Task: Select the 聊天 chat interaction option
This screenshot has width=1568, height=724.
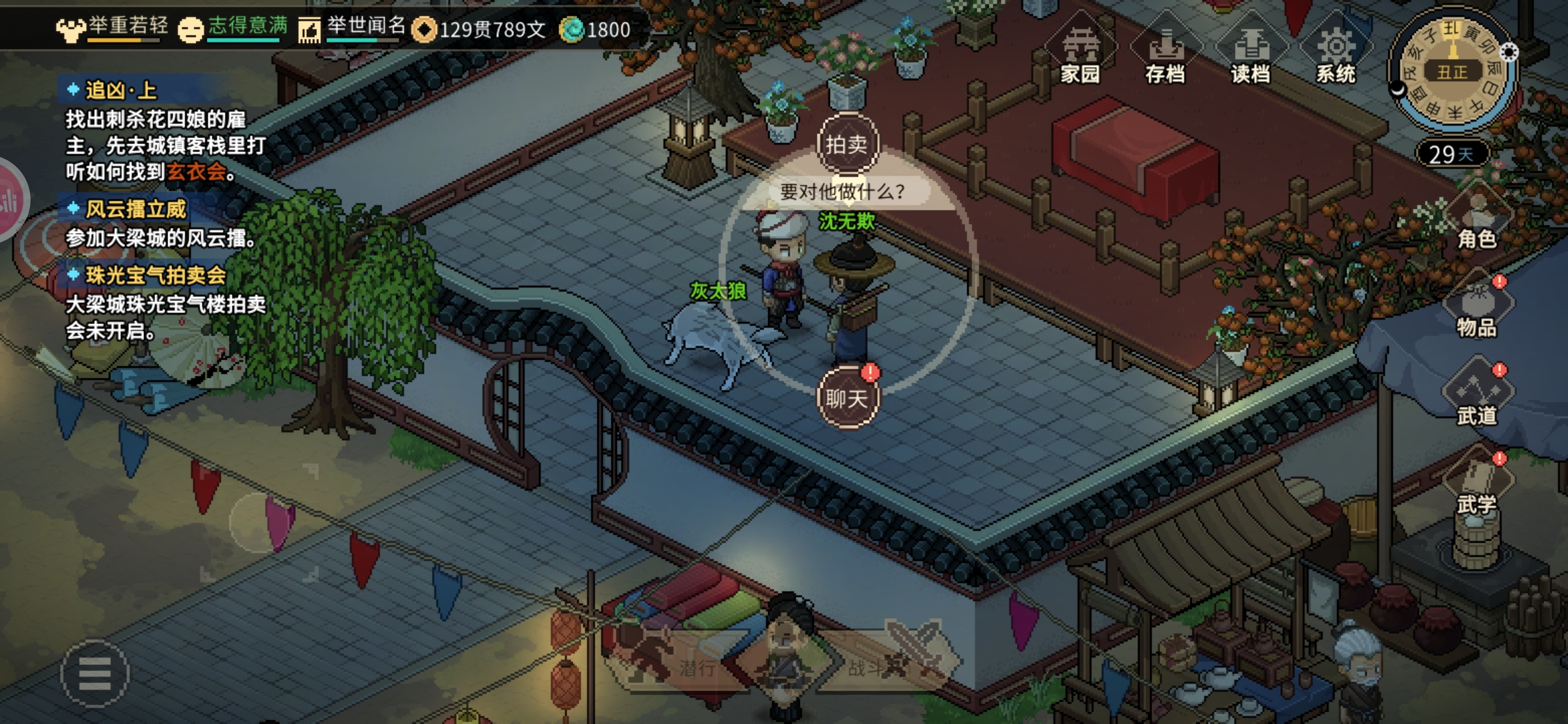Action: tap(847, 398)
